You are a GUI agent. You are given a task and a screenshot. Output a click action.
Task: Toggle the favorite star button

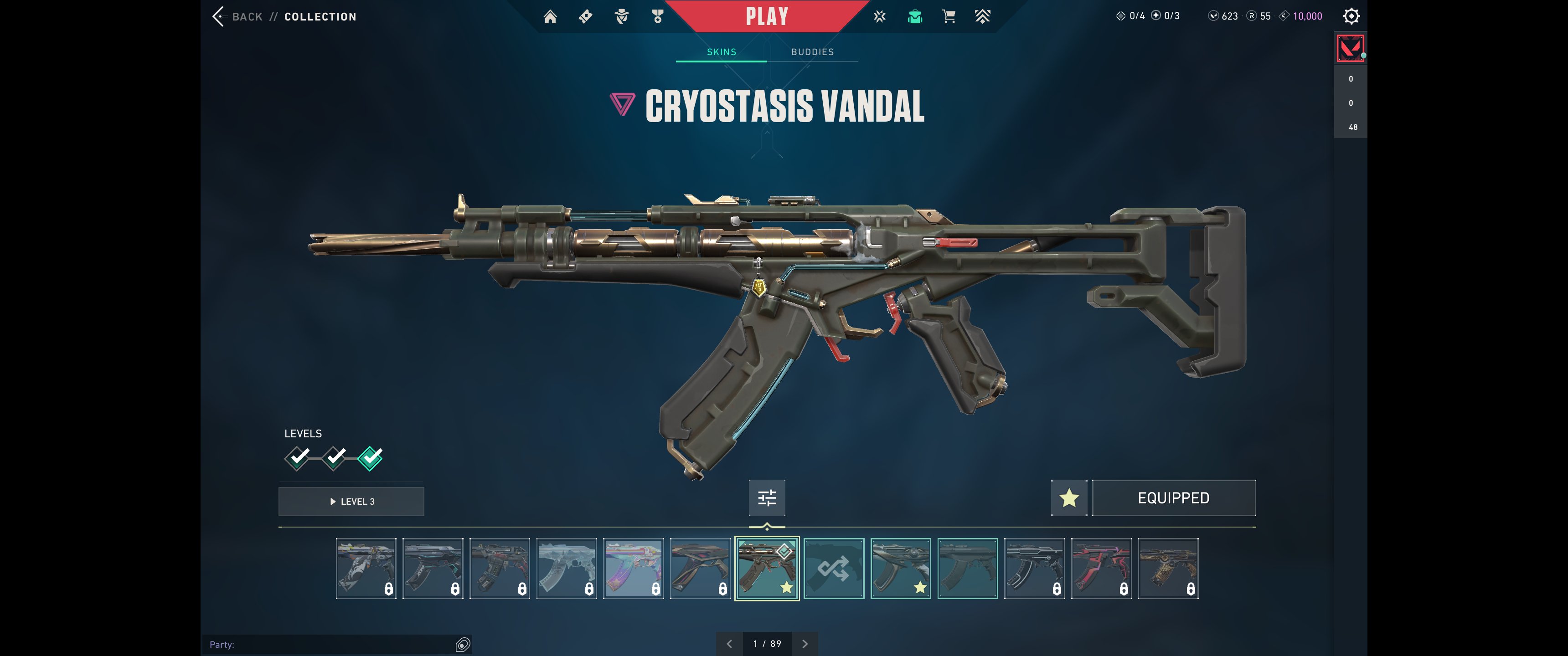point(1069,498)
